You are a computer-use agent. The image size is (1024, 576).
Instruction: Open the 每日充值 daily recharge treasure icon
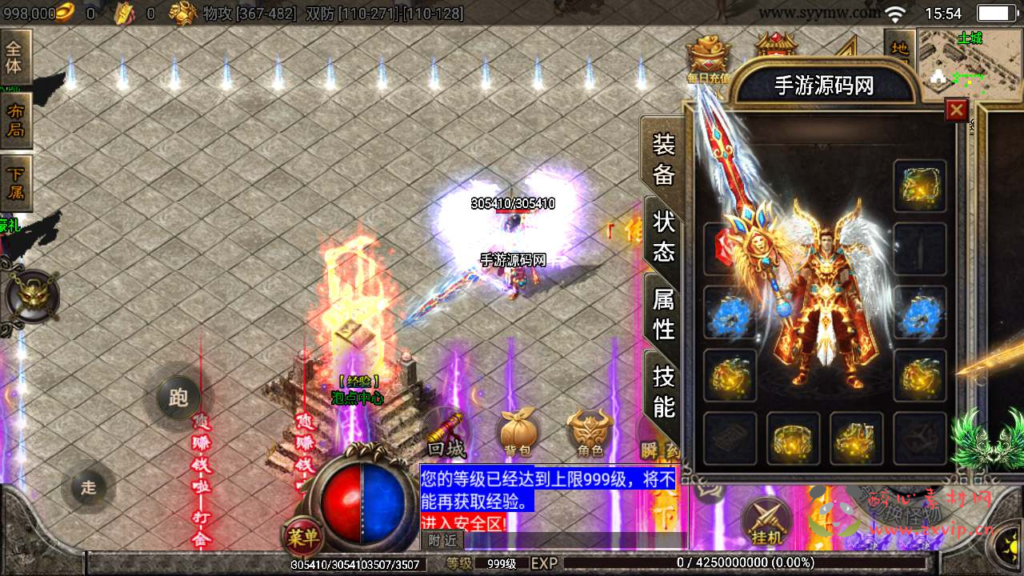(709, 58)
